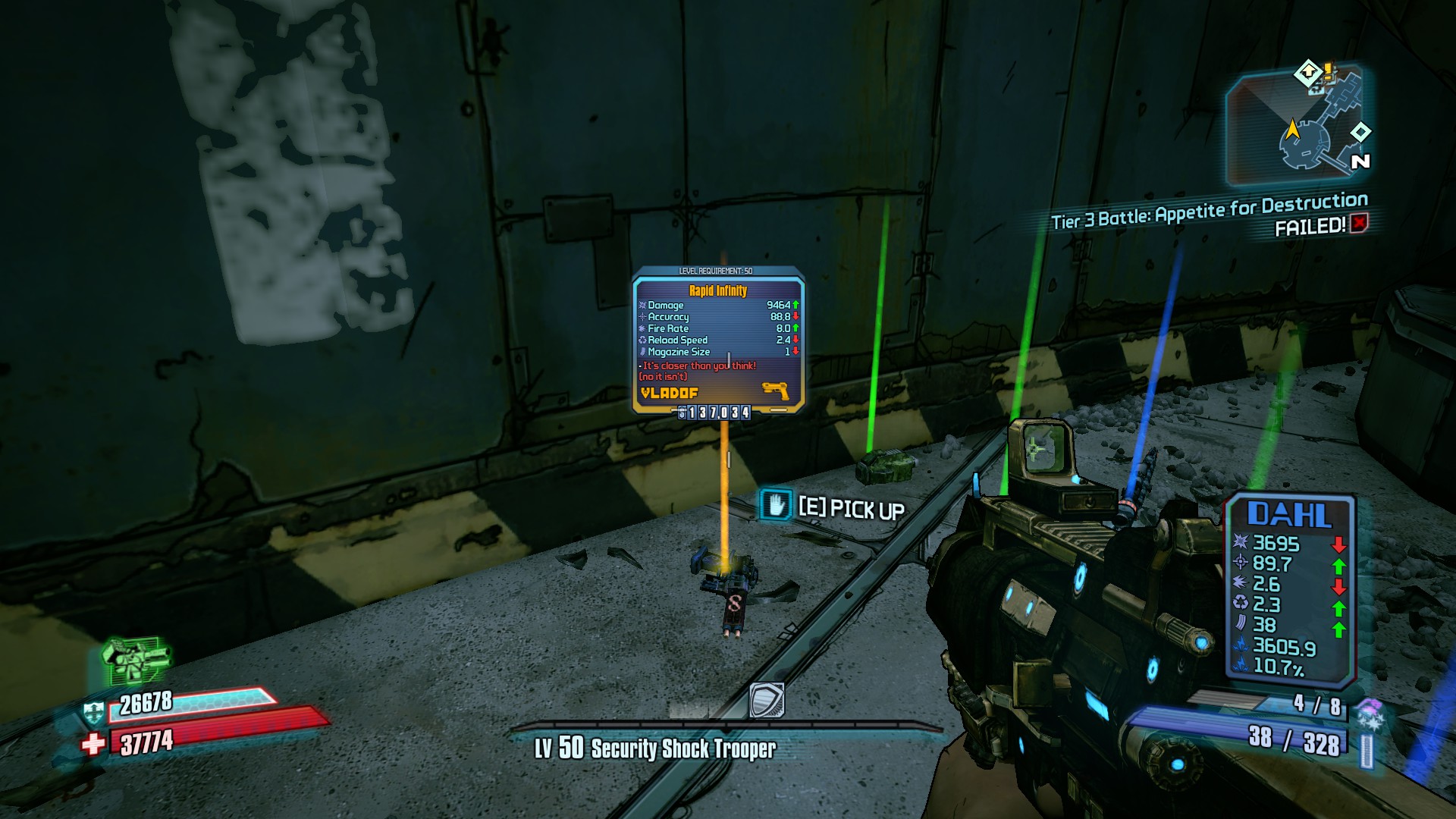
Task: Select the grenade icon beside ammo count
Action: [x=1370, y=714]
